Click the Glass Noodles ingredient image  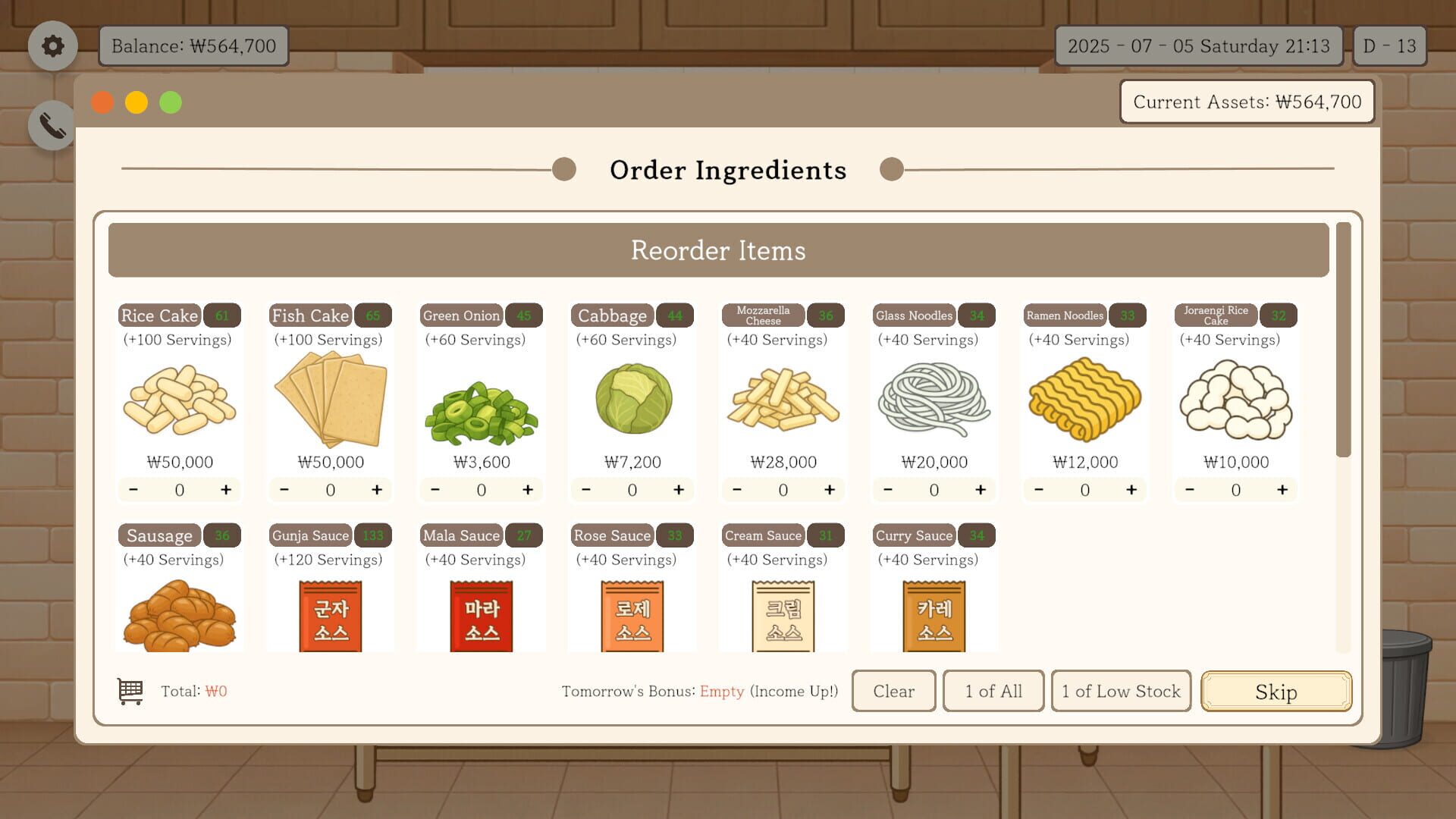point(933,402)
